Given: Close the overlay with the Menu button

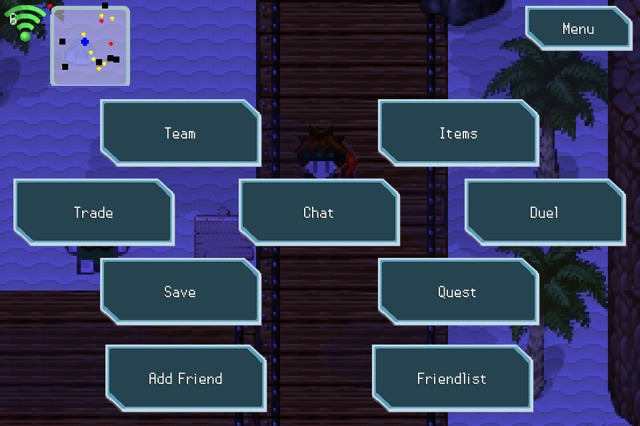Looking at the screenshot, I should (x=578, y=29).
